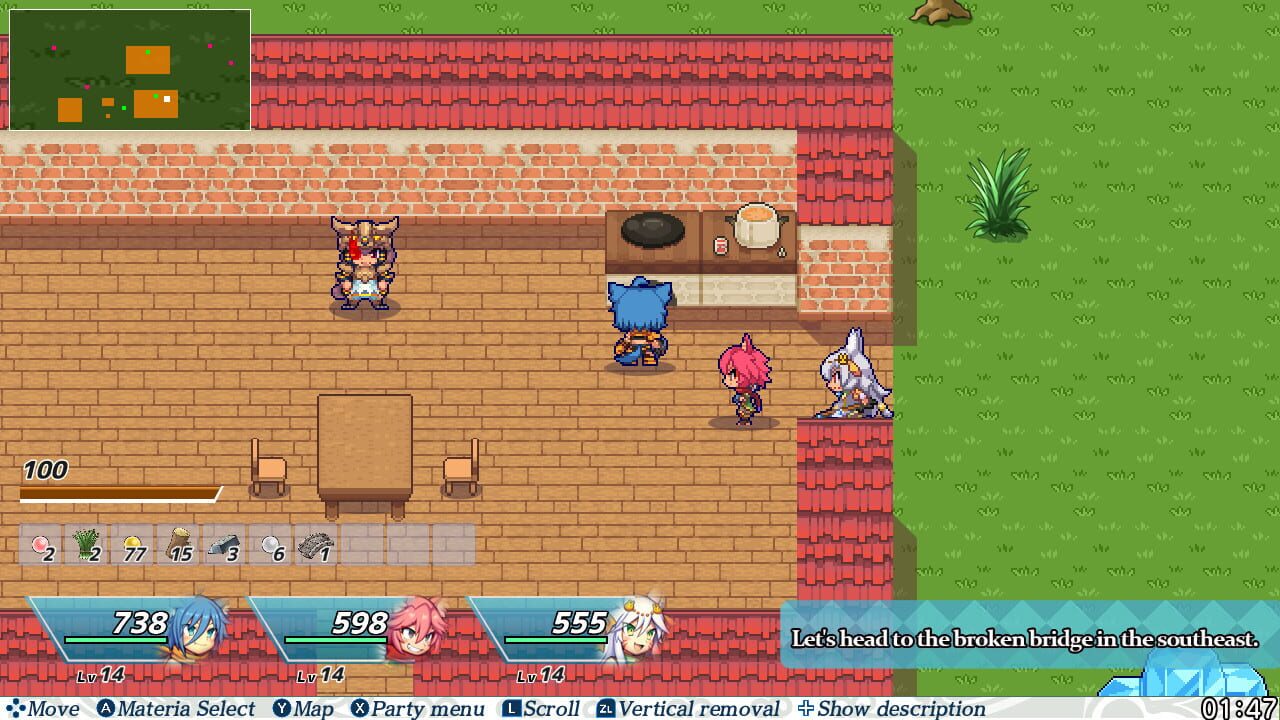The image size is (1280, 720).
Task: Open Scroll using the L button prompt
Action: click(x=551, y=709)
